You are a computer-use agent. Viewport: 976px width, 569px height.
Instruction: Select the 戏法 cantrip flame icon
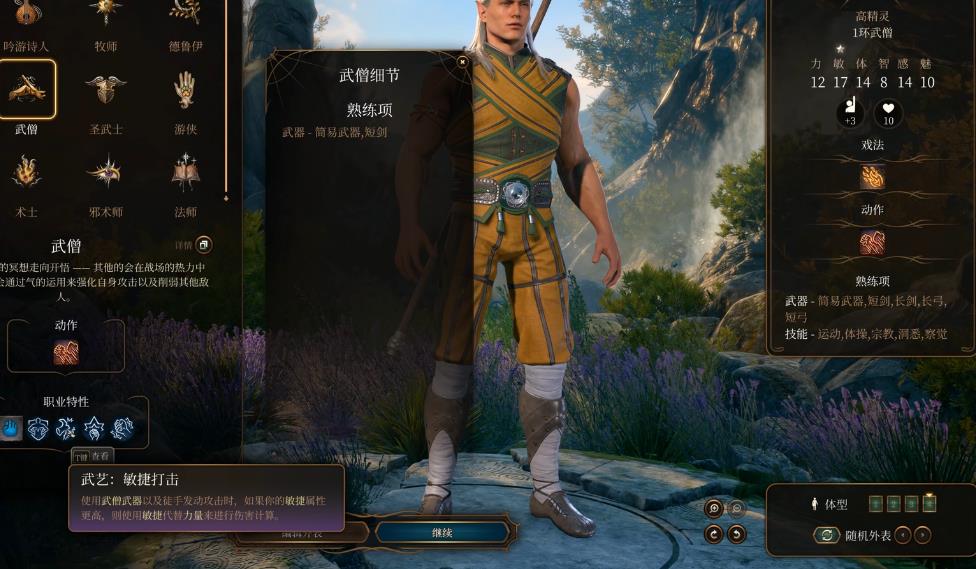click(872, 177)
